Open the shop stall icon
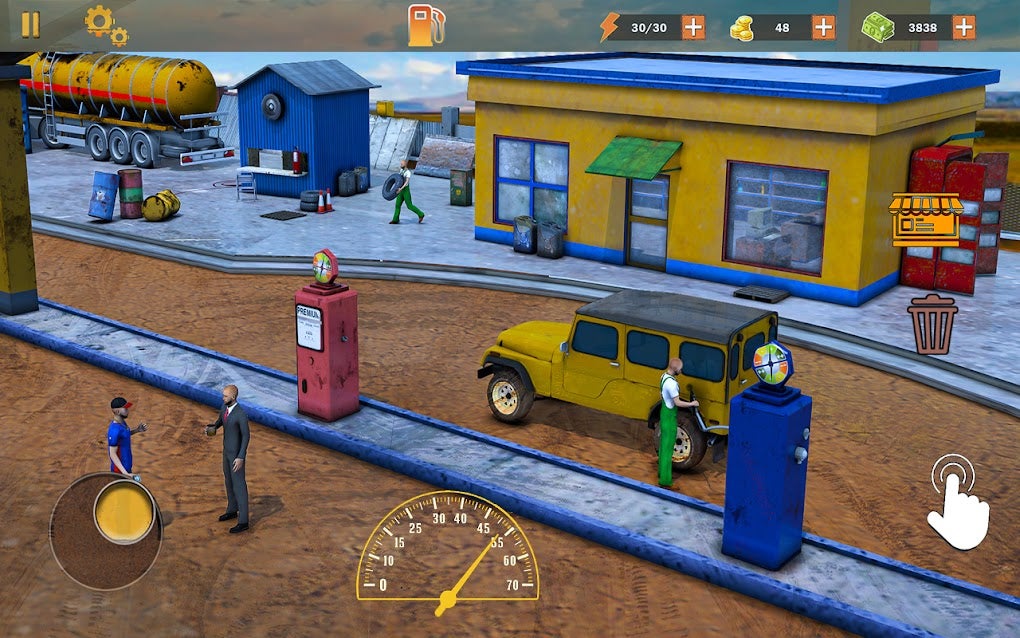This screenshot has height=638, width=1020. (925, 219)
